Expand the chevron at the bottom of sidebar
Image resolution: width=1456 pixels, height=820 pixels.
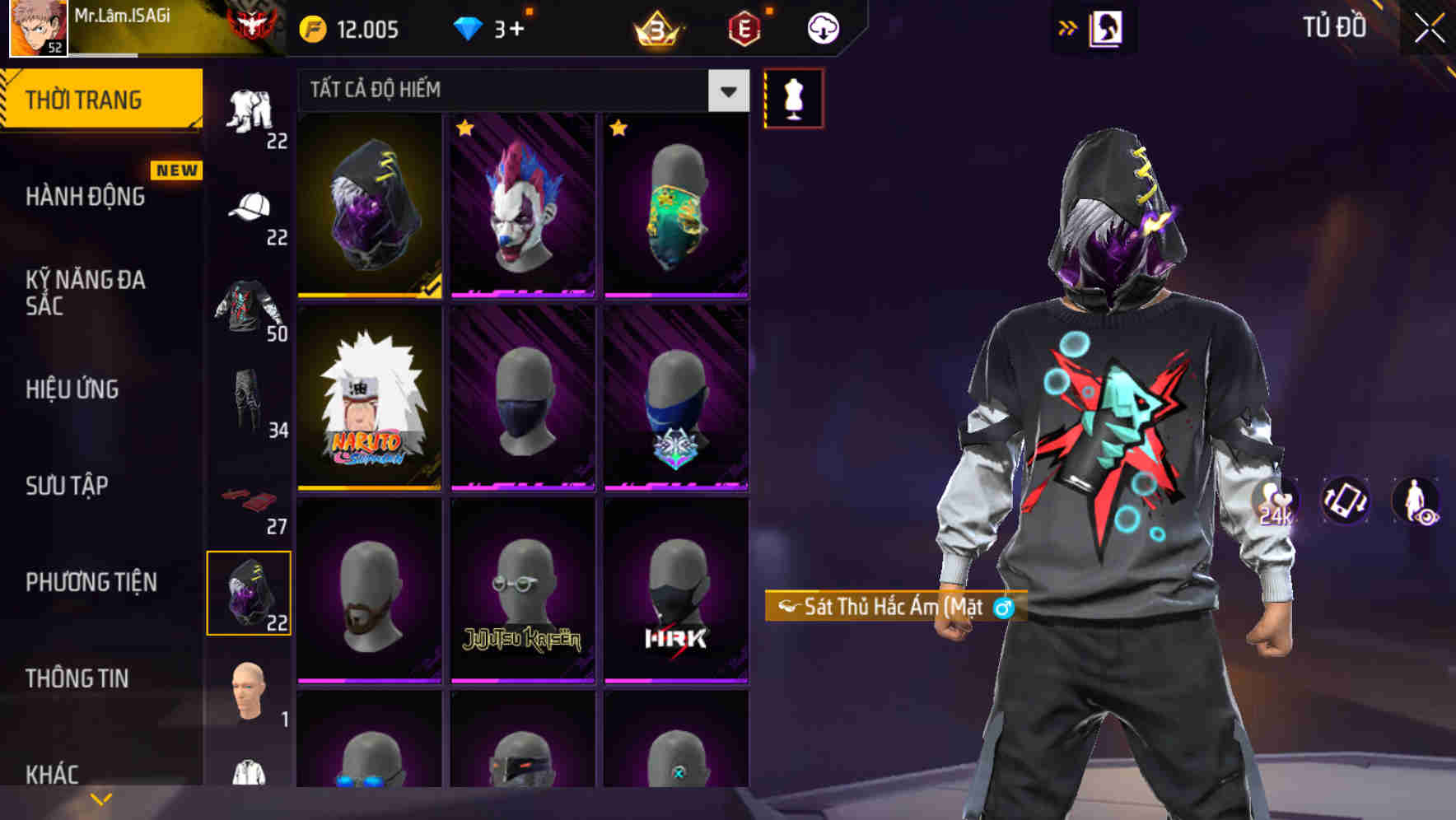pyautogui.click(x=99, y=797)
